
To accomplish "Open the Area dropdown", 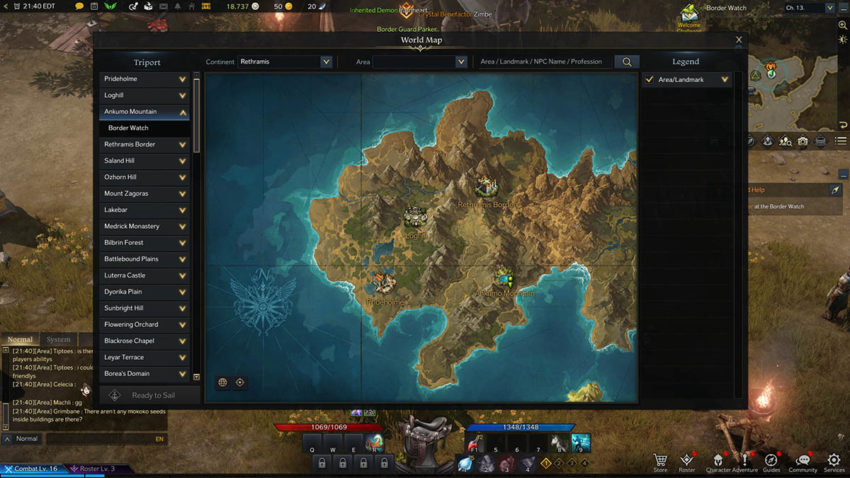I will coord(412,62).
